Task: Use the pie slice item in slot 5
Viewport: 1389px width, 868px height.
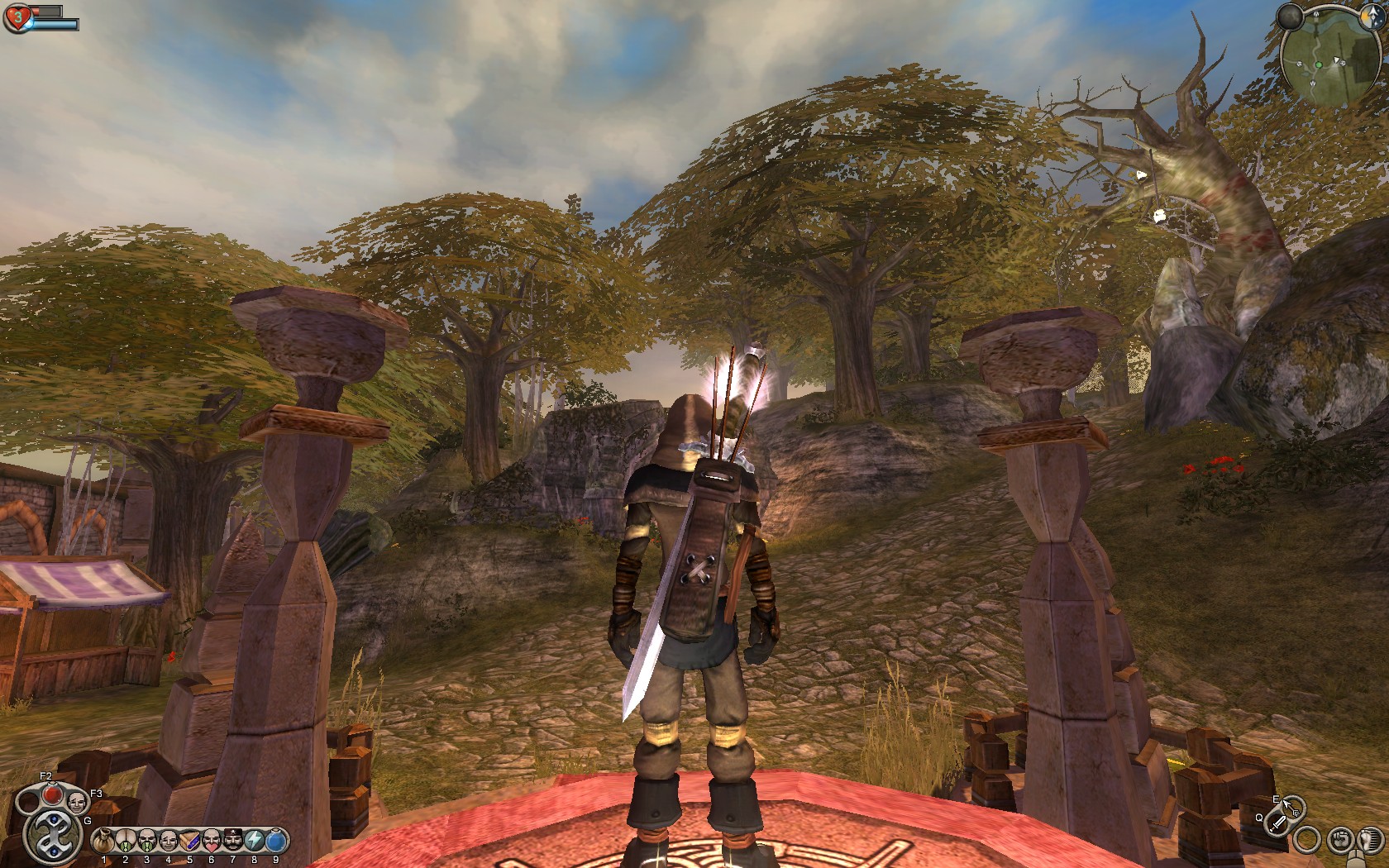Action: pos(190,842)
